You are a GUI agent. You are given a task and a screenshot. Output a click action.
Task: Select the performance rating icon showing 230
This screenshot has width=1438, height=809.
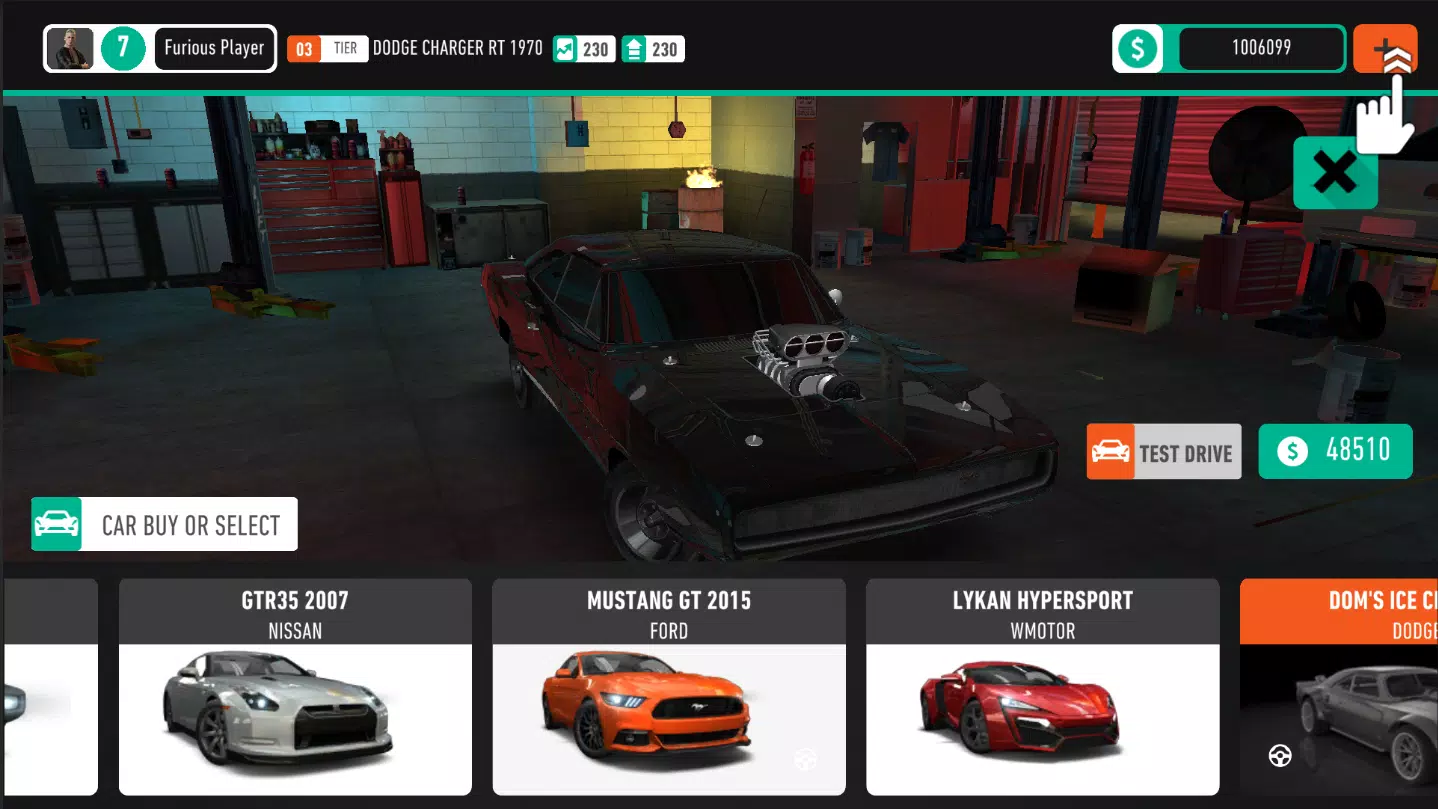point(568,49)
